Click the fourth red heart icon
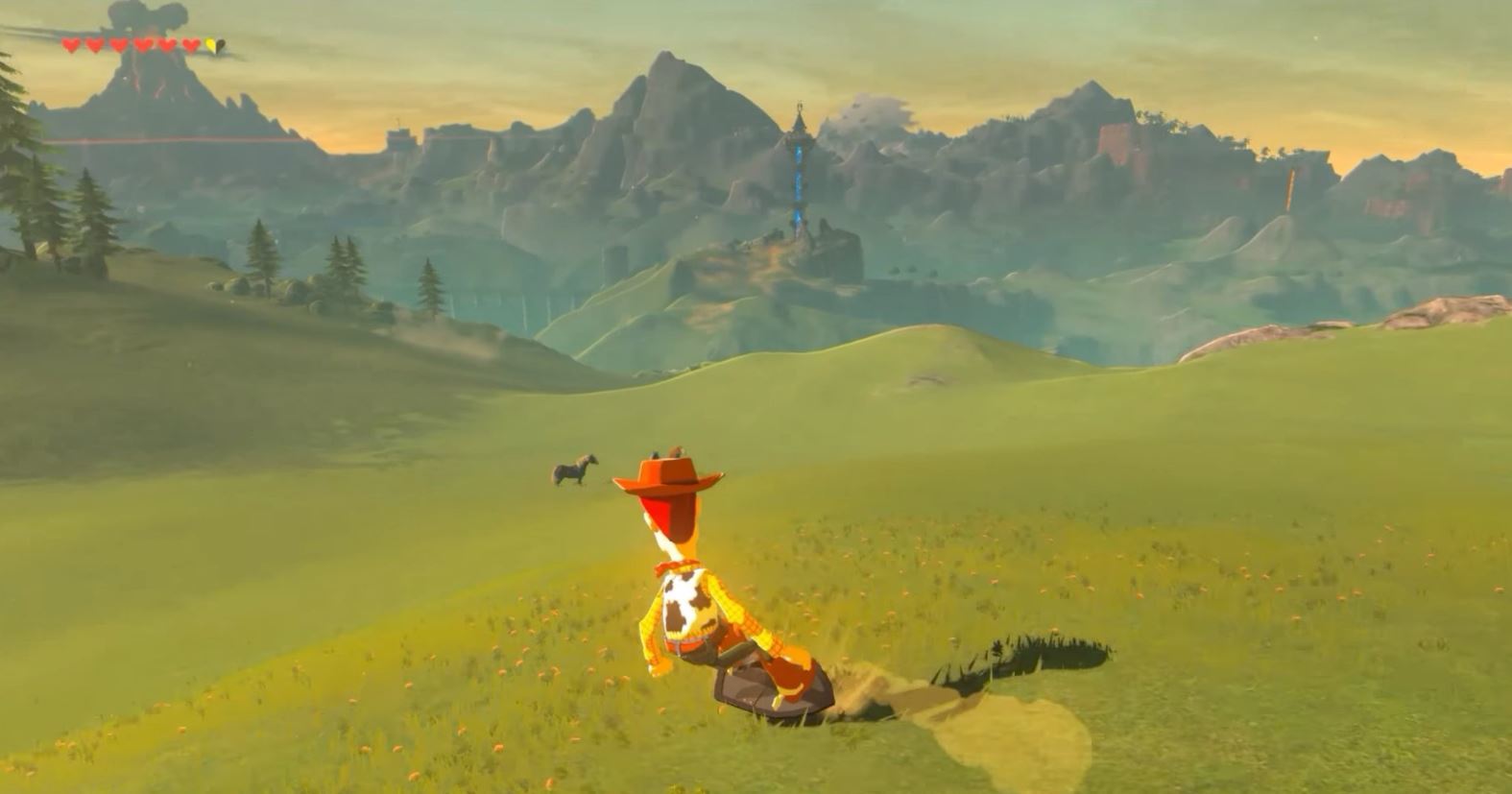The image size is (1512, 794). (x=142, y=44)
